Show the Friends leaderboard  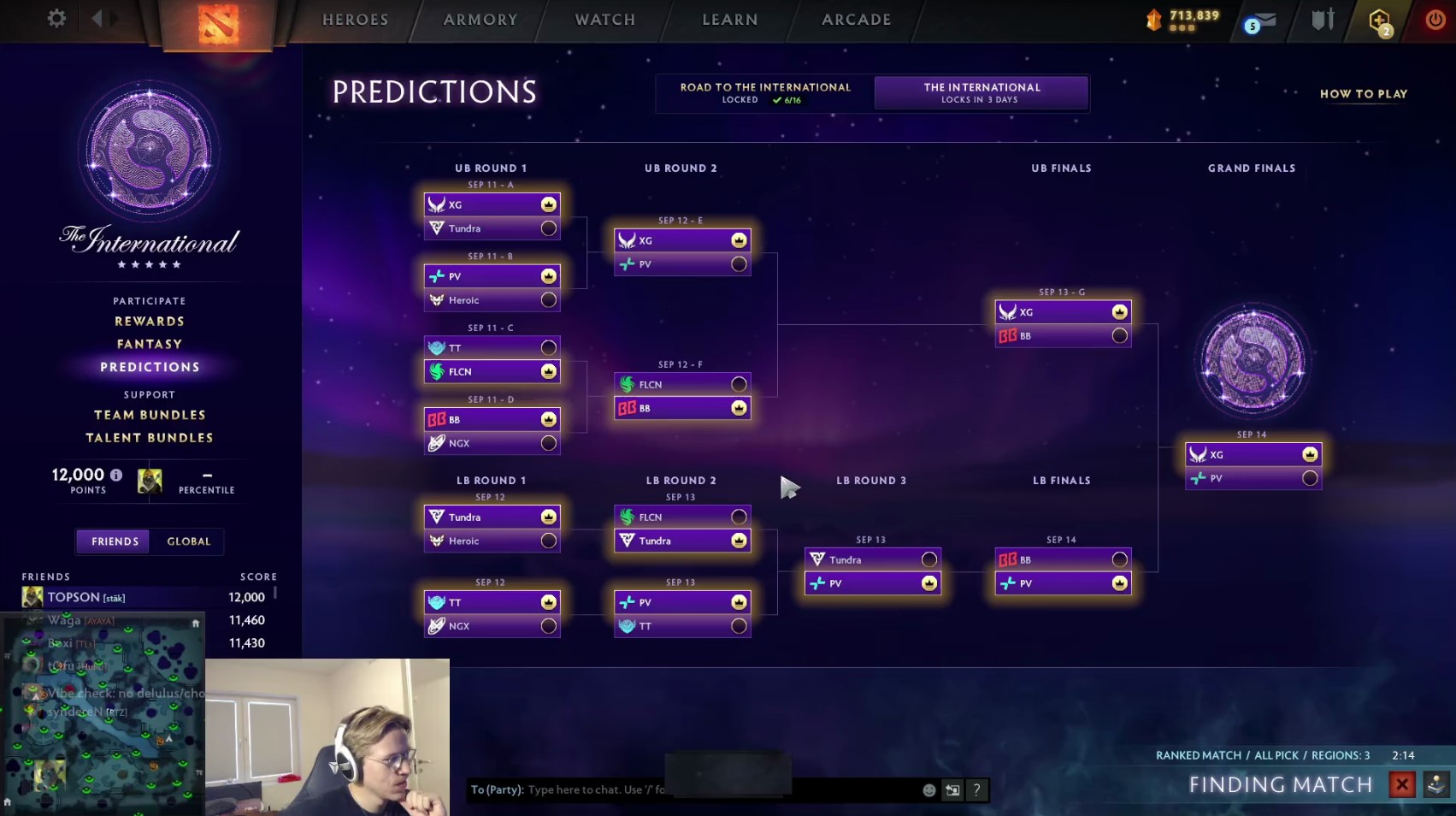[x=115, y=541]
